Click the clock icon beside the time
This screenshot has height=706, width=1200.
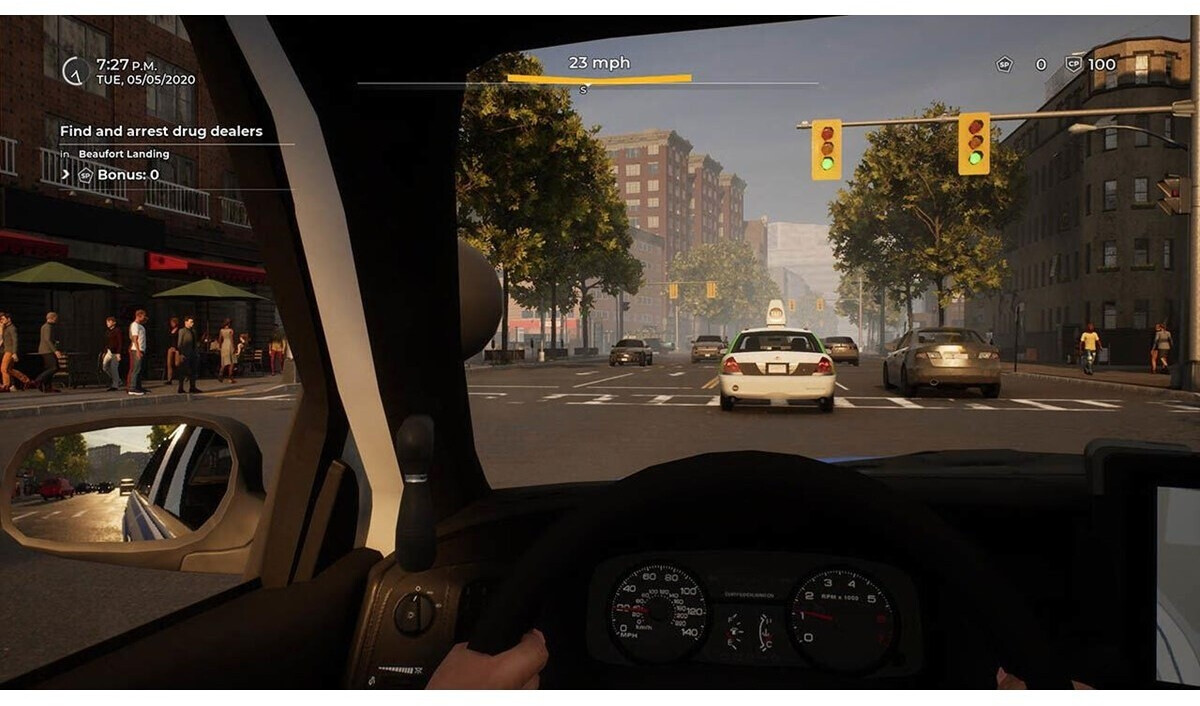tap(73, 71)
